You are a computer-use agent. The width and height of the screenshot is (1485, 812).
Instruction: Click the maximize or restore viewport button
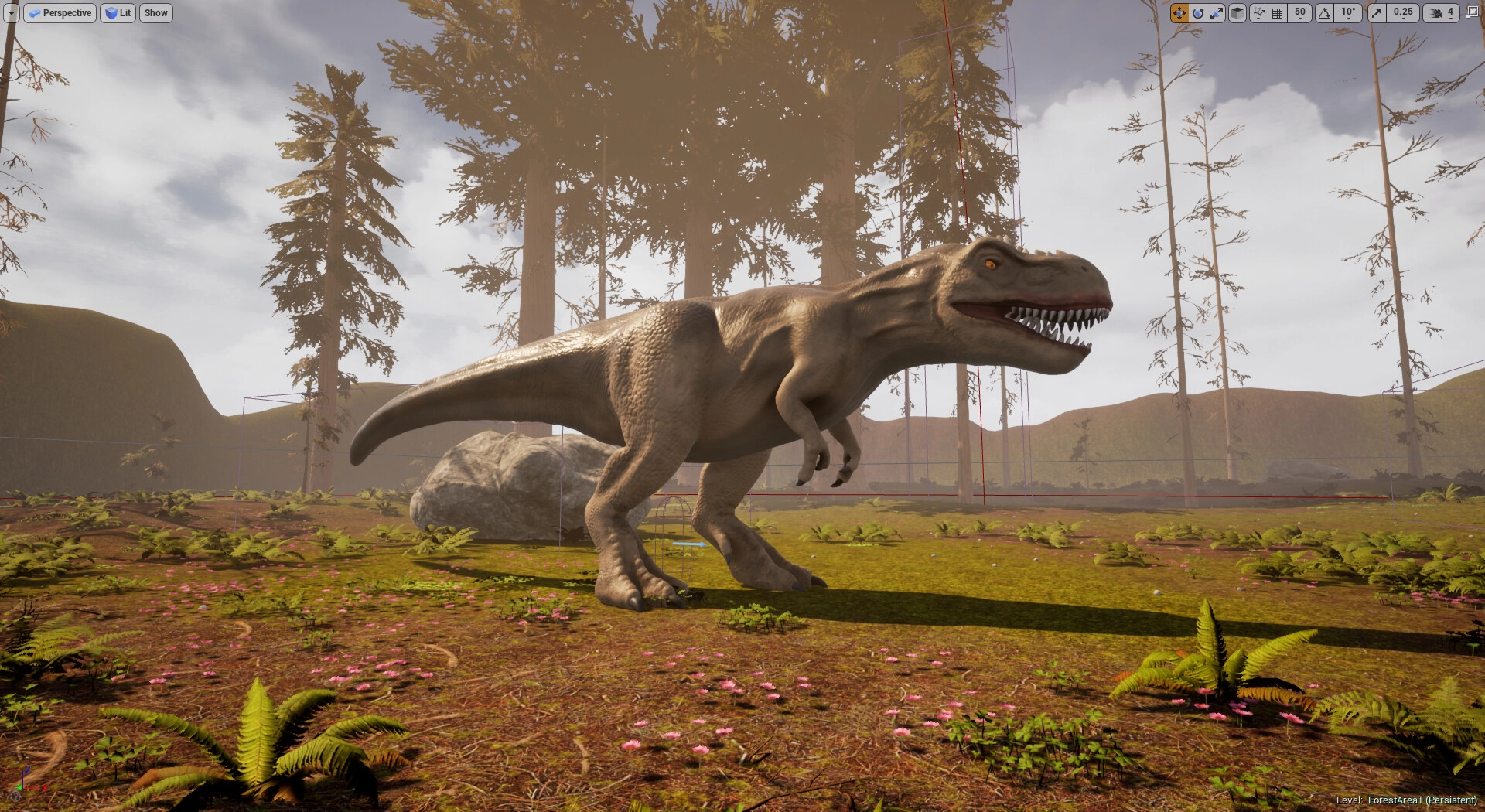click(x=1472, y=12)
